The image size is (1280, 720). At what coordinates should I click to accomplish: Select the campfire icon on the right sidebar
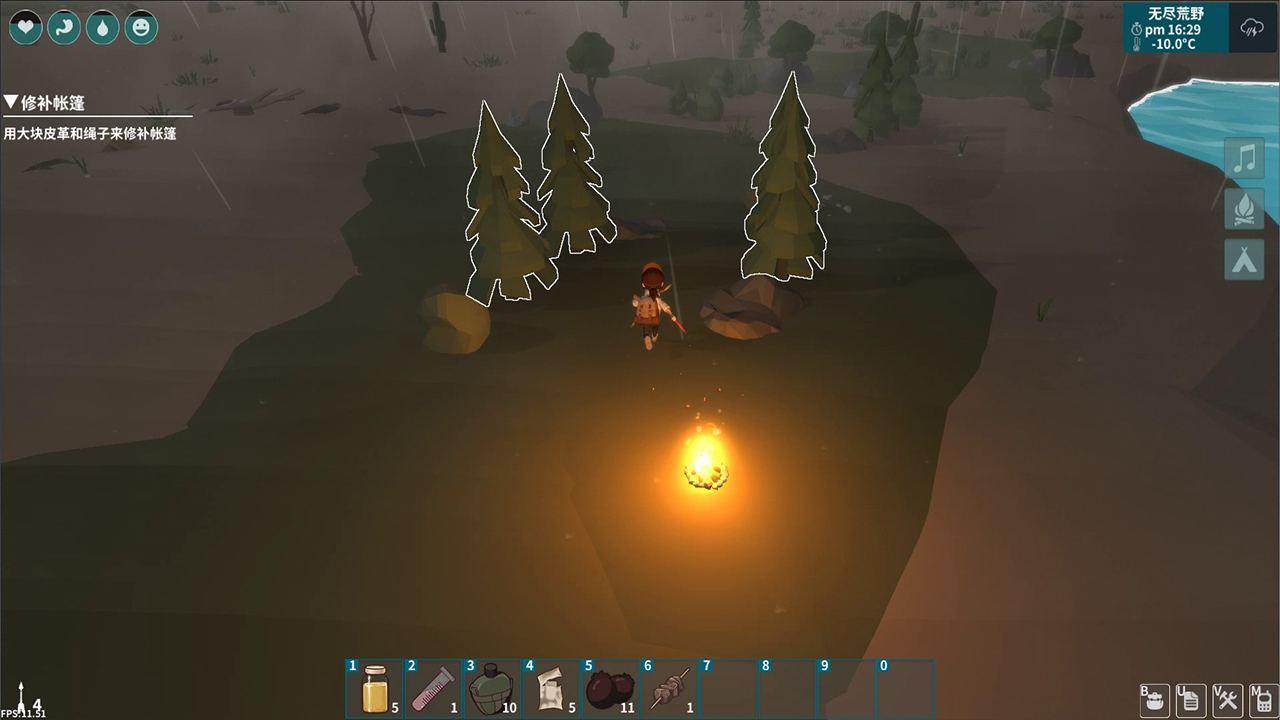[1243, 209]
